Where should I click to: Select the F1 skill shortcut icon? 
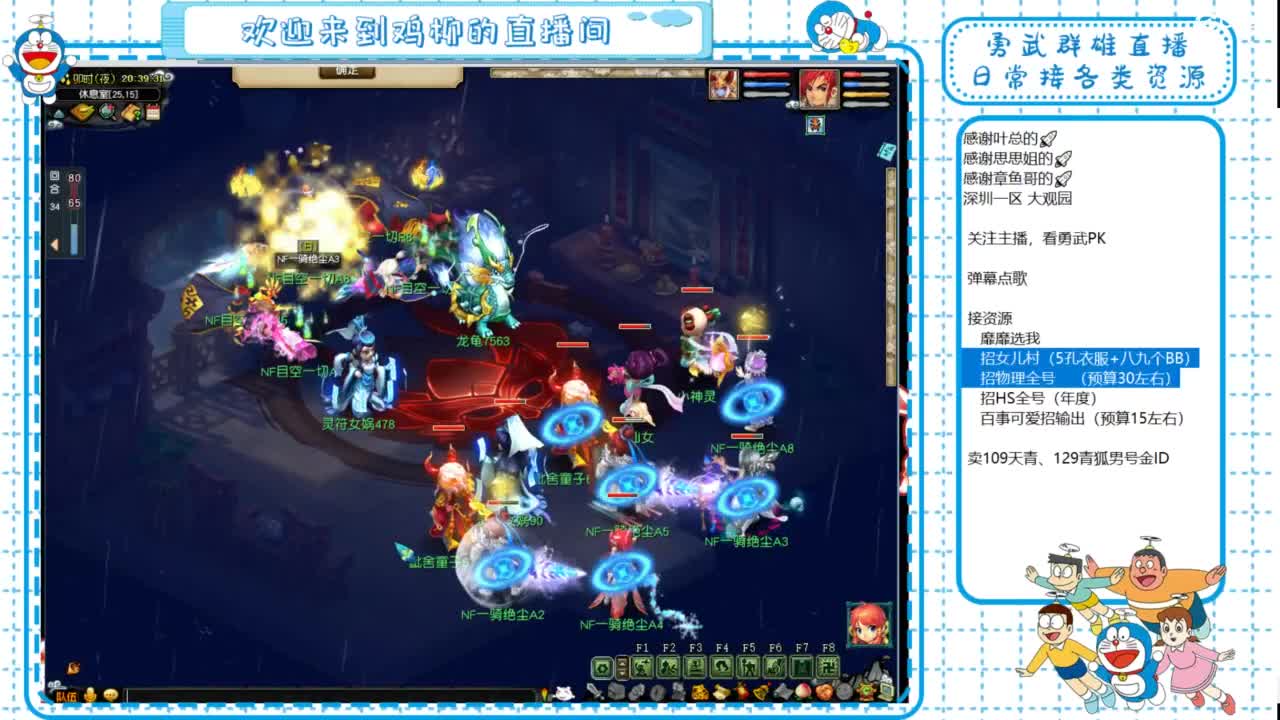(x=643, y=665)
